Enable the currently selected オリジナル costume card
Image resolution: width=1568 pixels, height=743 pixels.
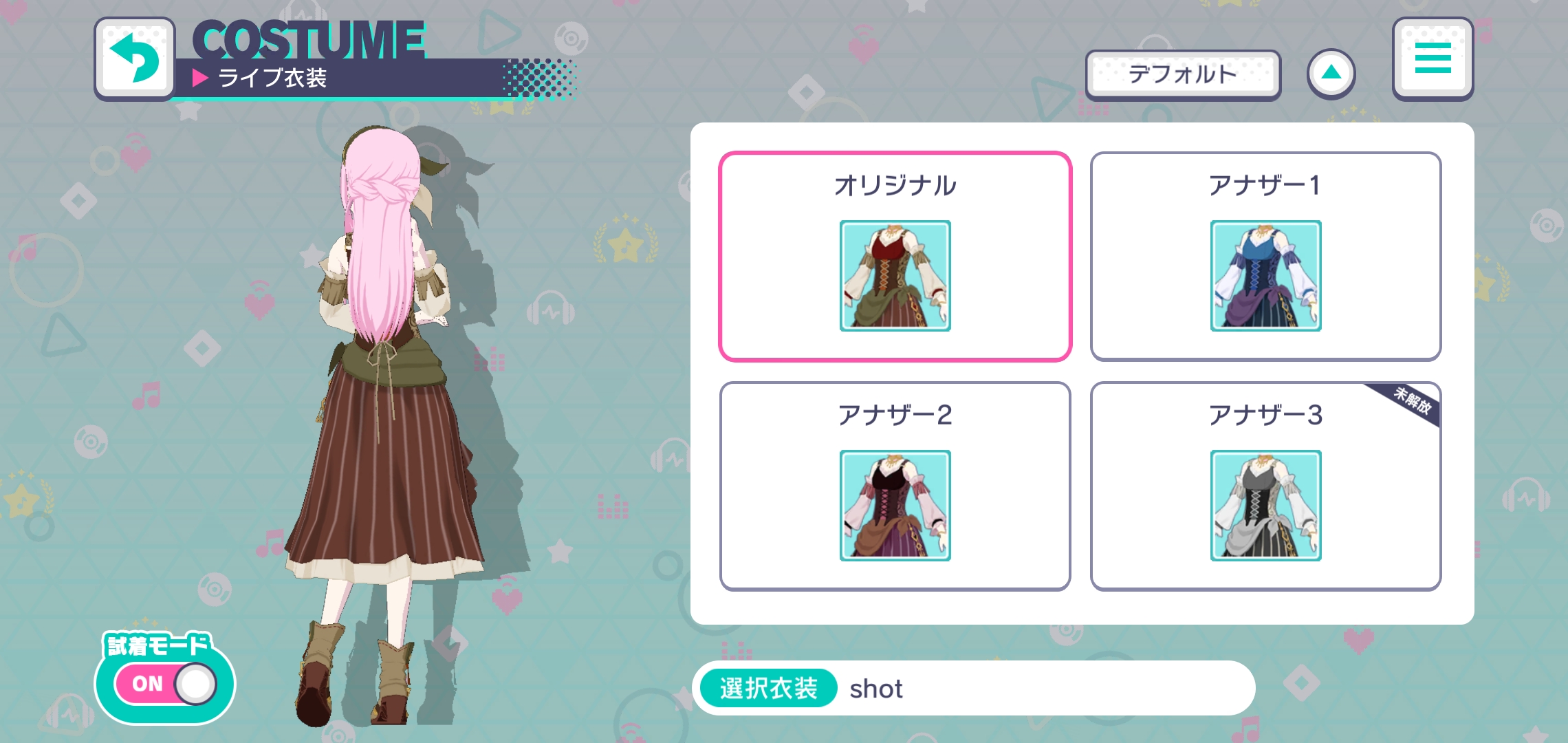[895, 255]
